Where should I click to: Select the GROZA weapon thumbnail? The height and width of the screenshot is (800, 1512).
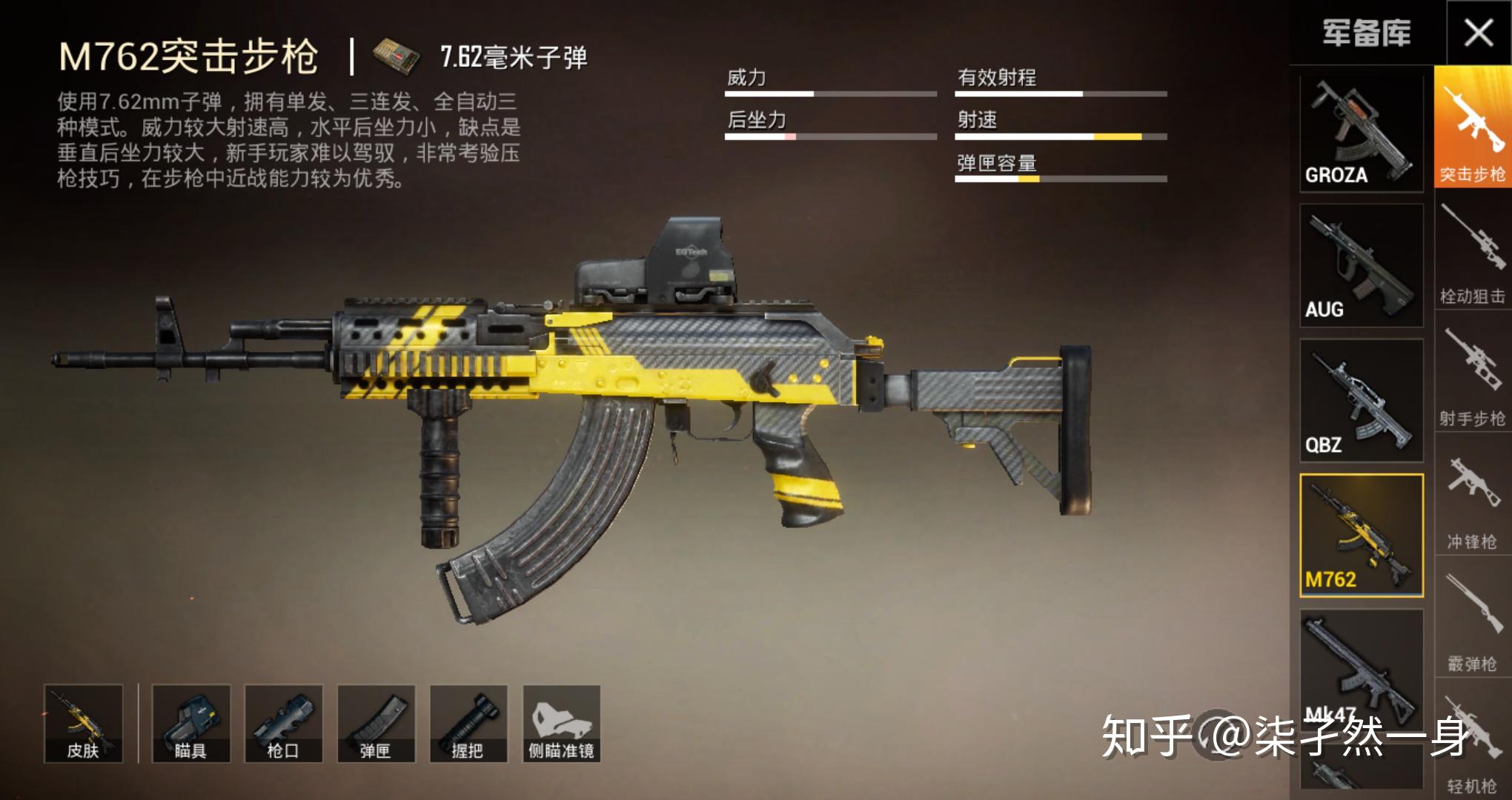(x=1360, y=133)
